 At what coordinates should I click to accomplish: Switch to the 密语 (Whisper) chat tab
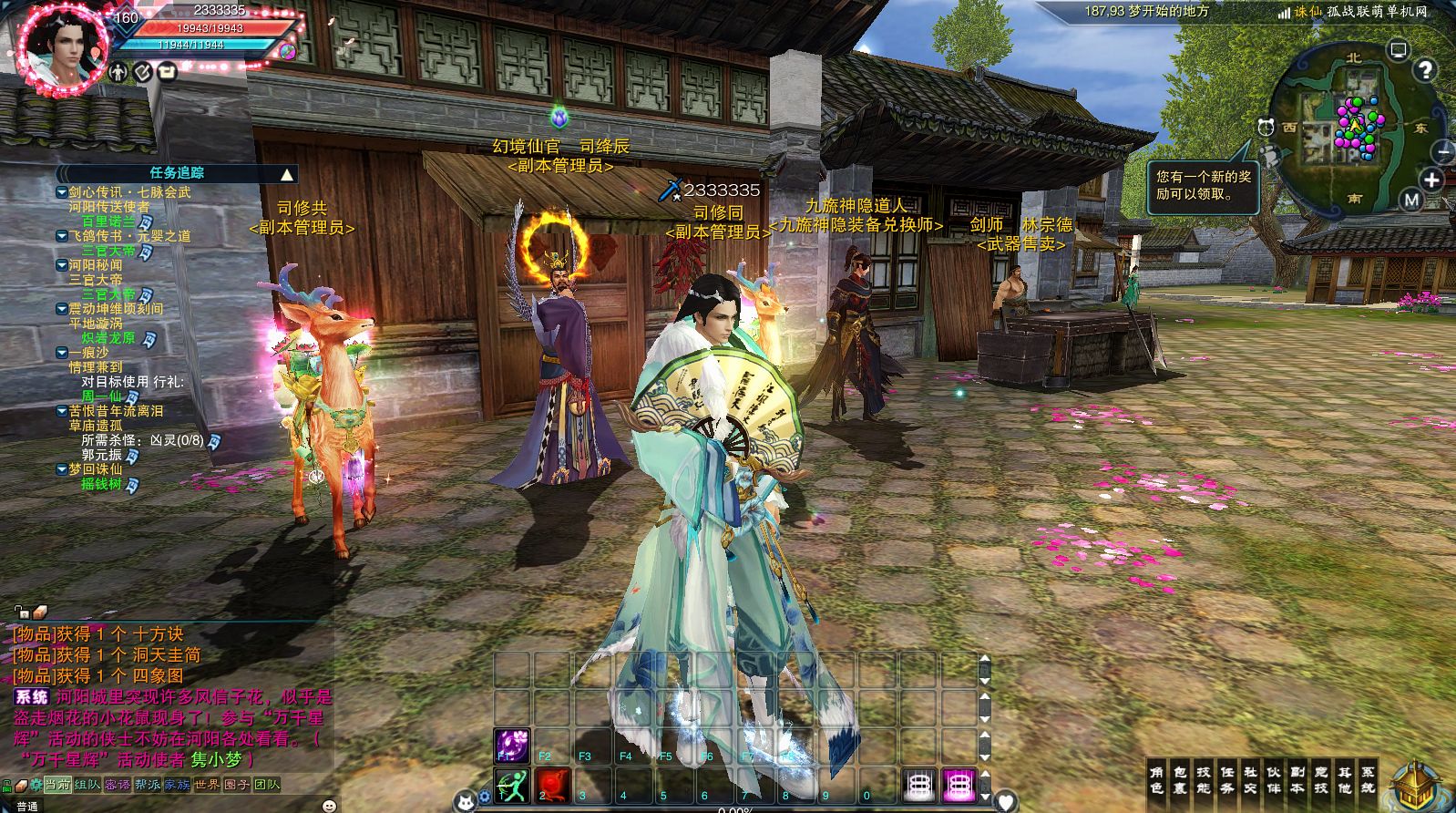[118, 785]
